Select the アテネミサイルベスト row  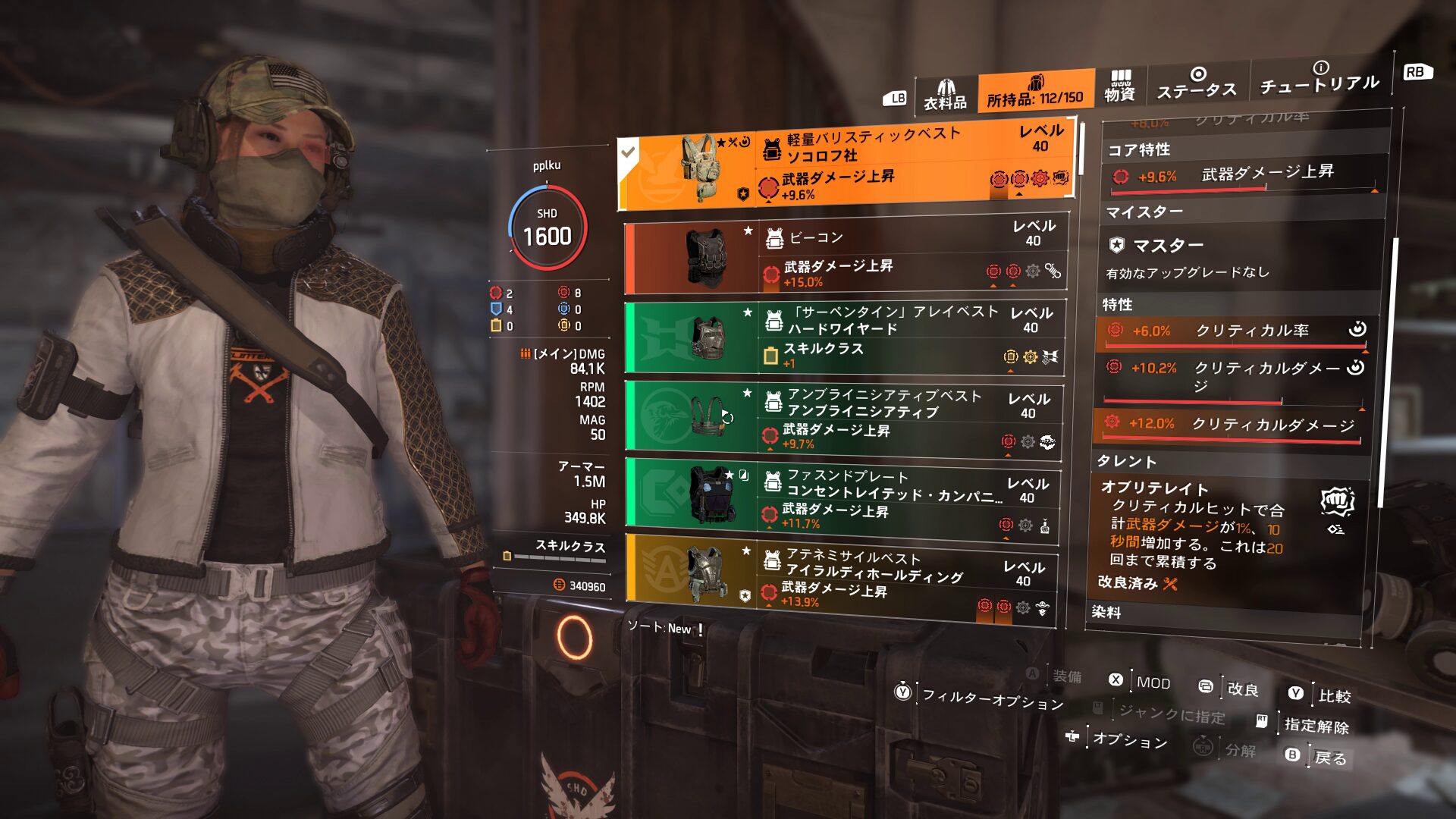click(840, 579)
